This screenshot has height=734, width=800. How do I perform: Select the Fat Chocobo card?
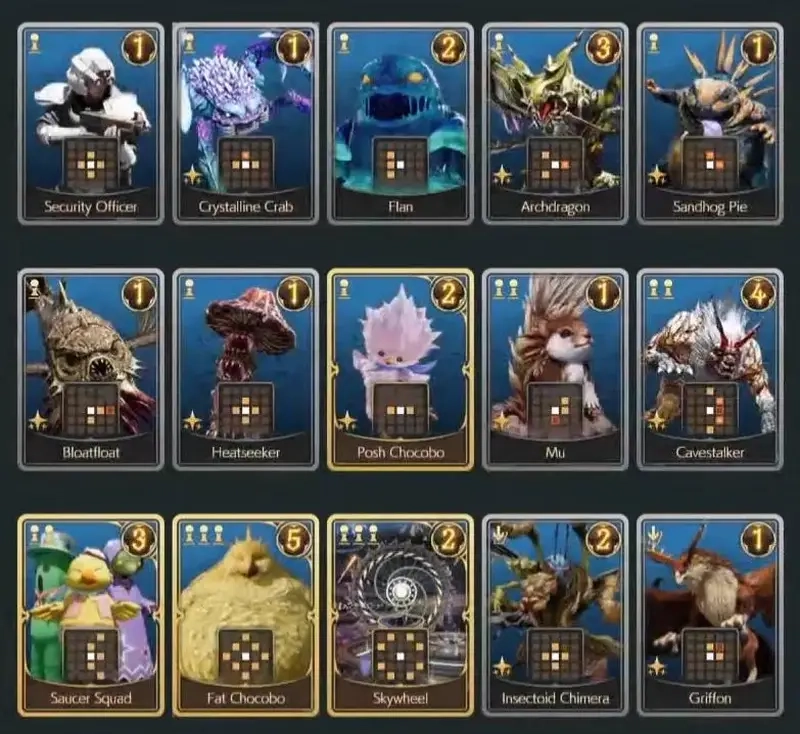246,615
